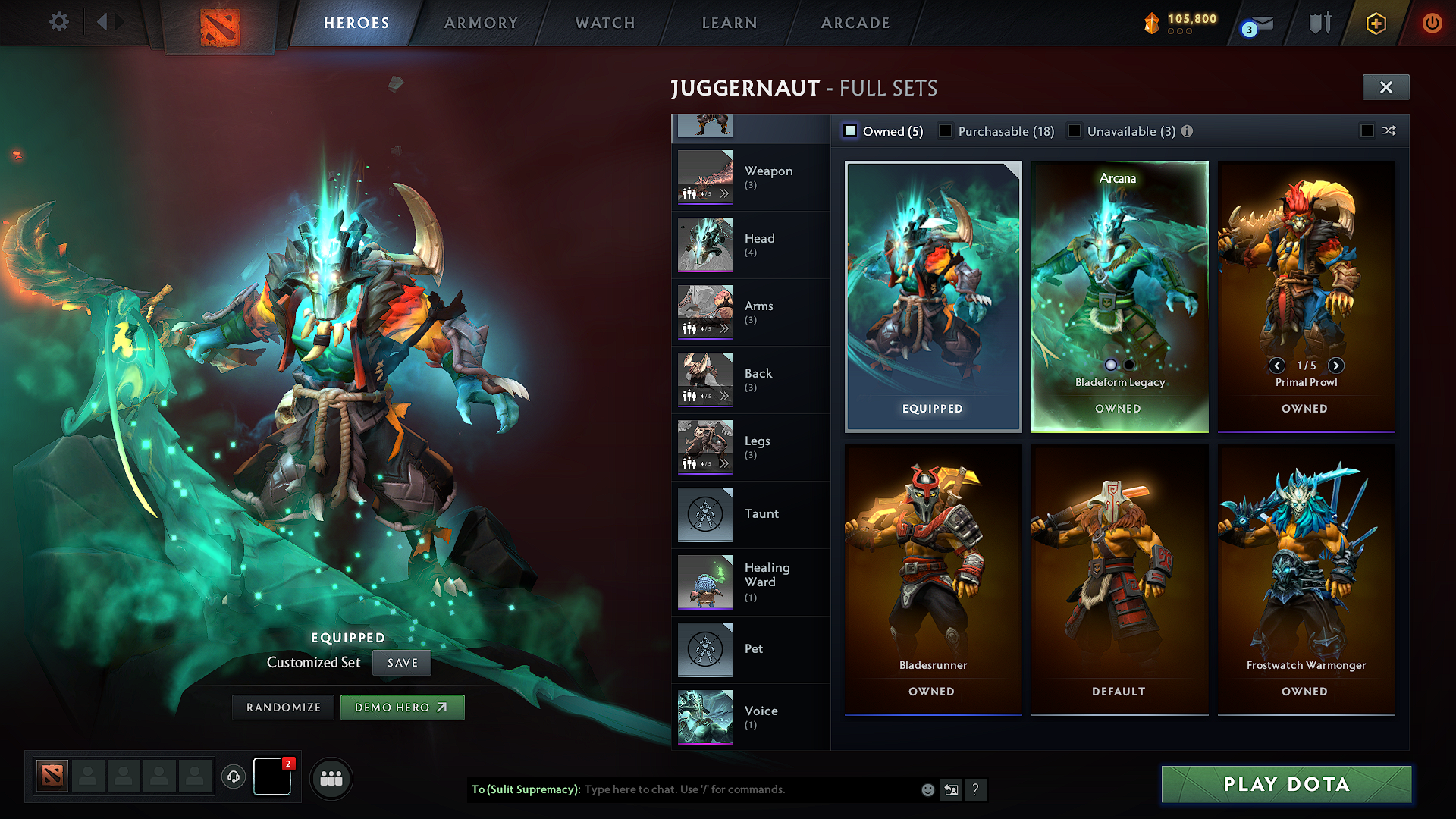Expand the Weapon slot item list

click(726, 193)
